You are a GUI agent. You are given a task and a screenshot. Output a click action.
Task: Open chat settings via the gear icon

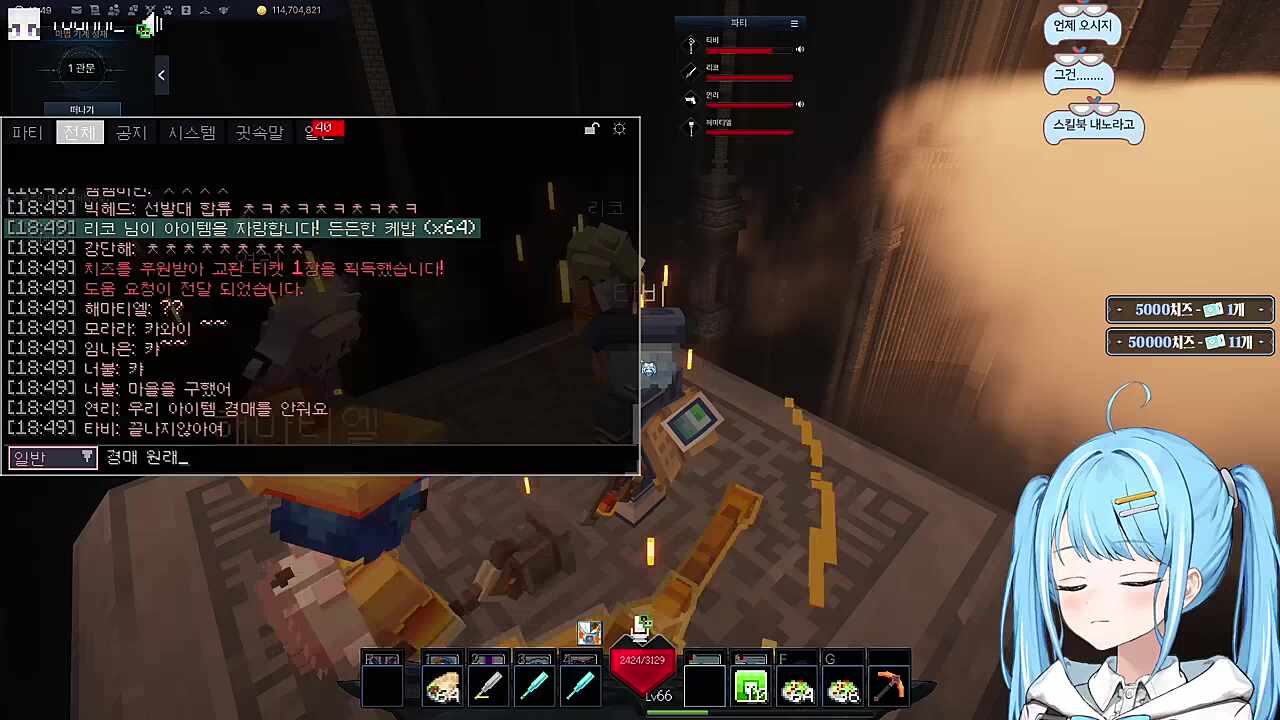619,129
